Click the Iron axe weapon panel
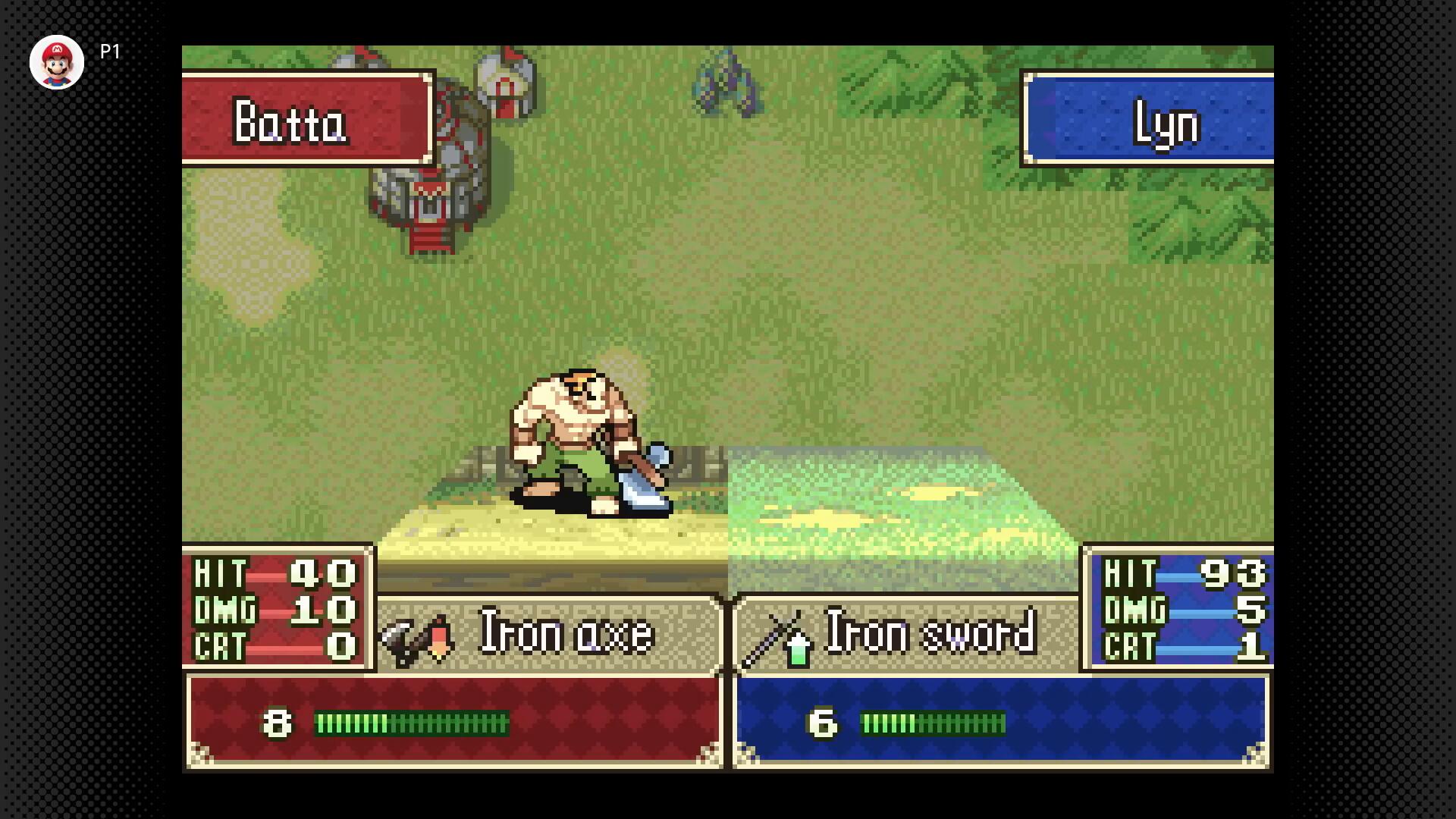 (548, 633)
